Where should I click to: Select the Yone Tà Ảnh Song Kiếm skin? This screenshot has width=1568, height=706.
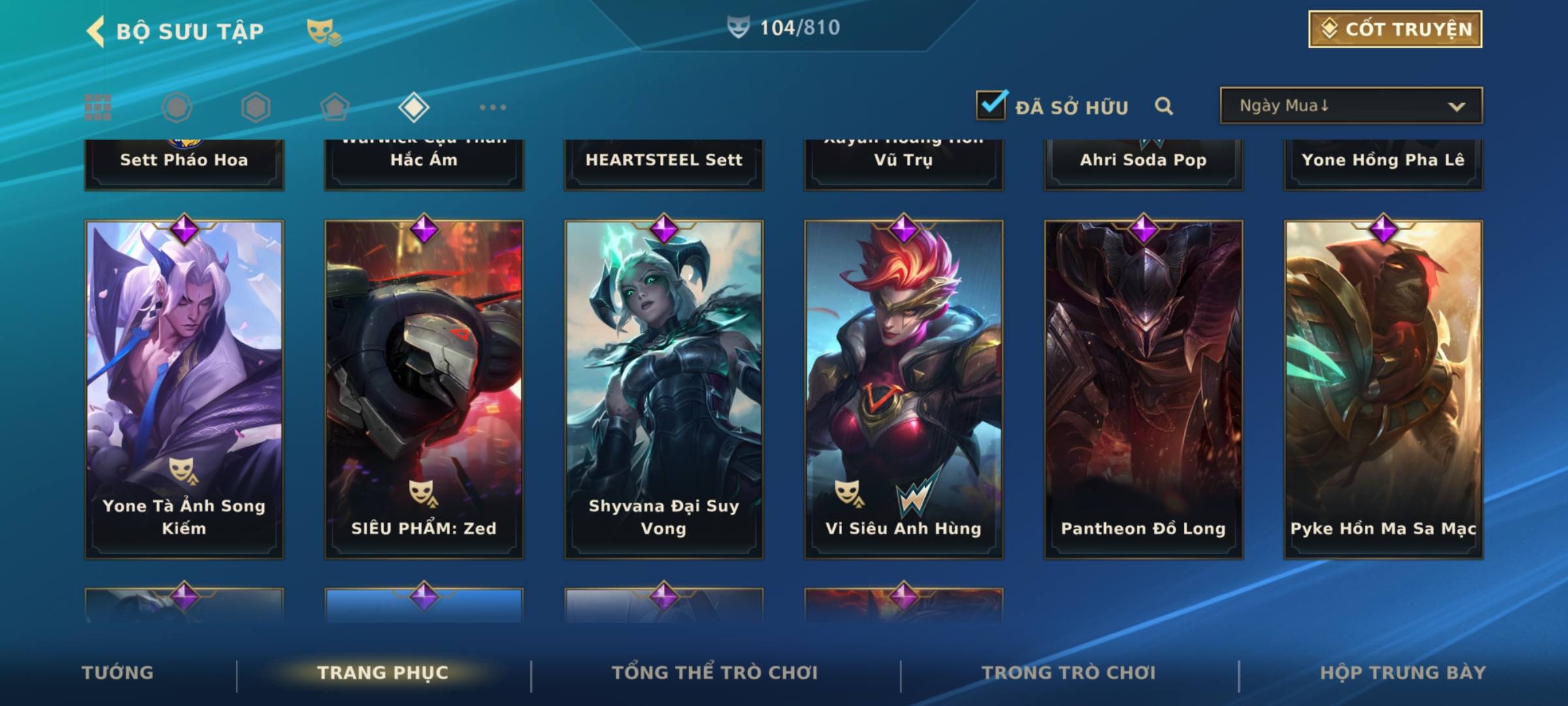(x=184, y=389)
